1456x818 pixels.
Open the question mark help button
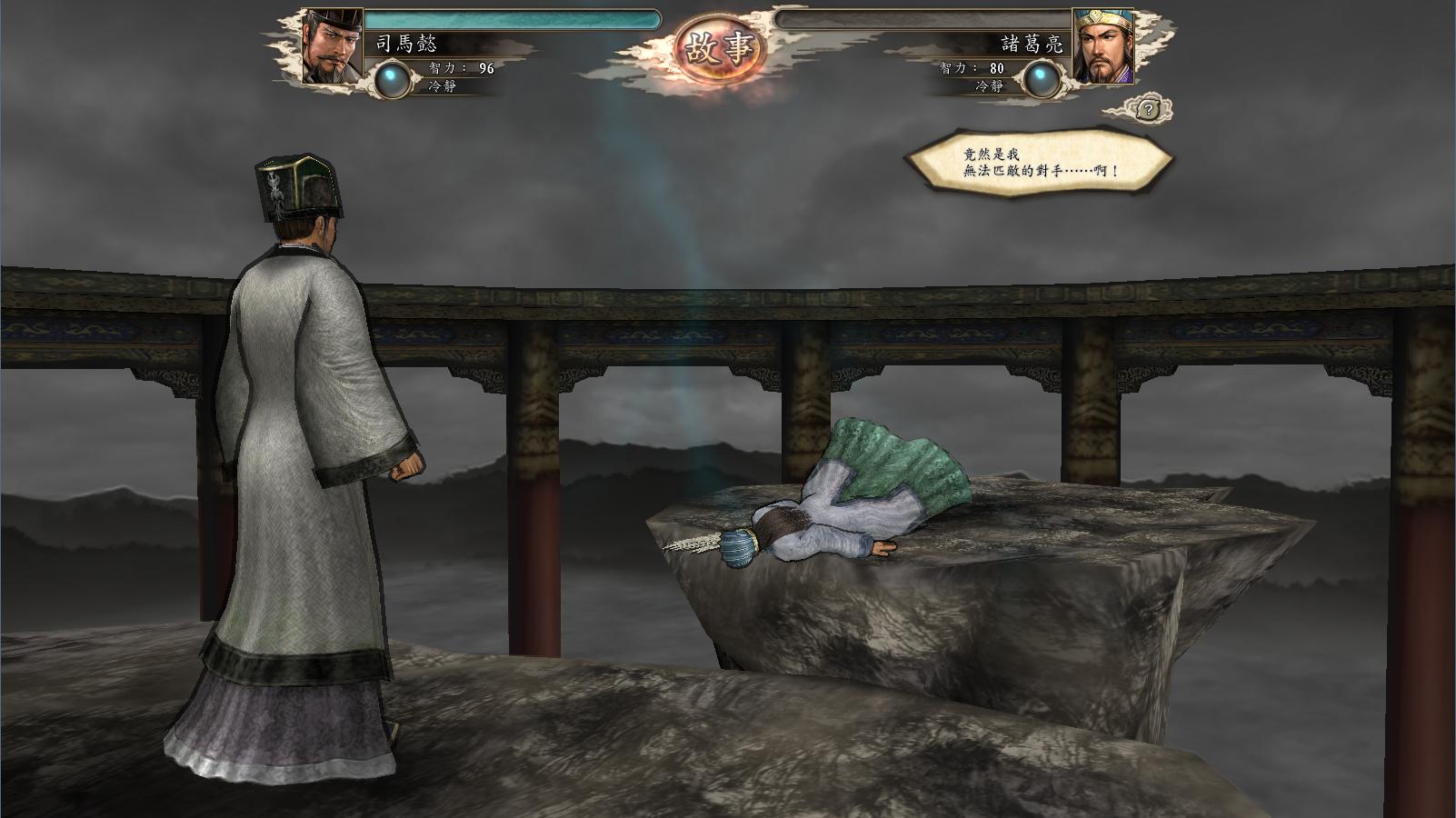pyautogui.click(x=1148, y=110)
